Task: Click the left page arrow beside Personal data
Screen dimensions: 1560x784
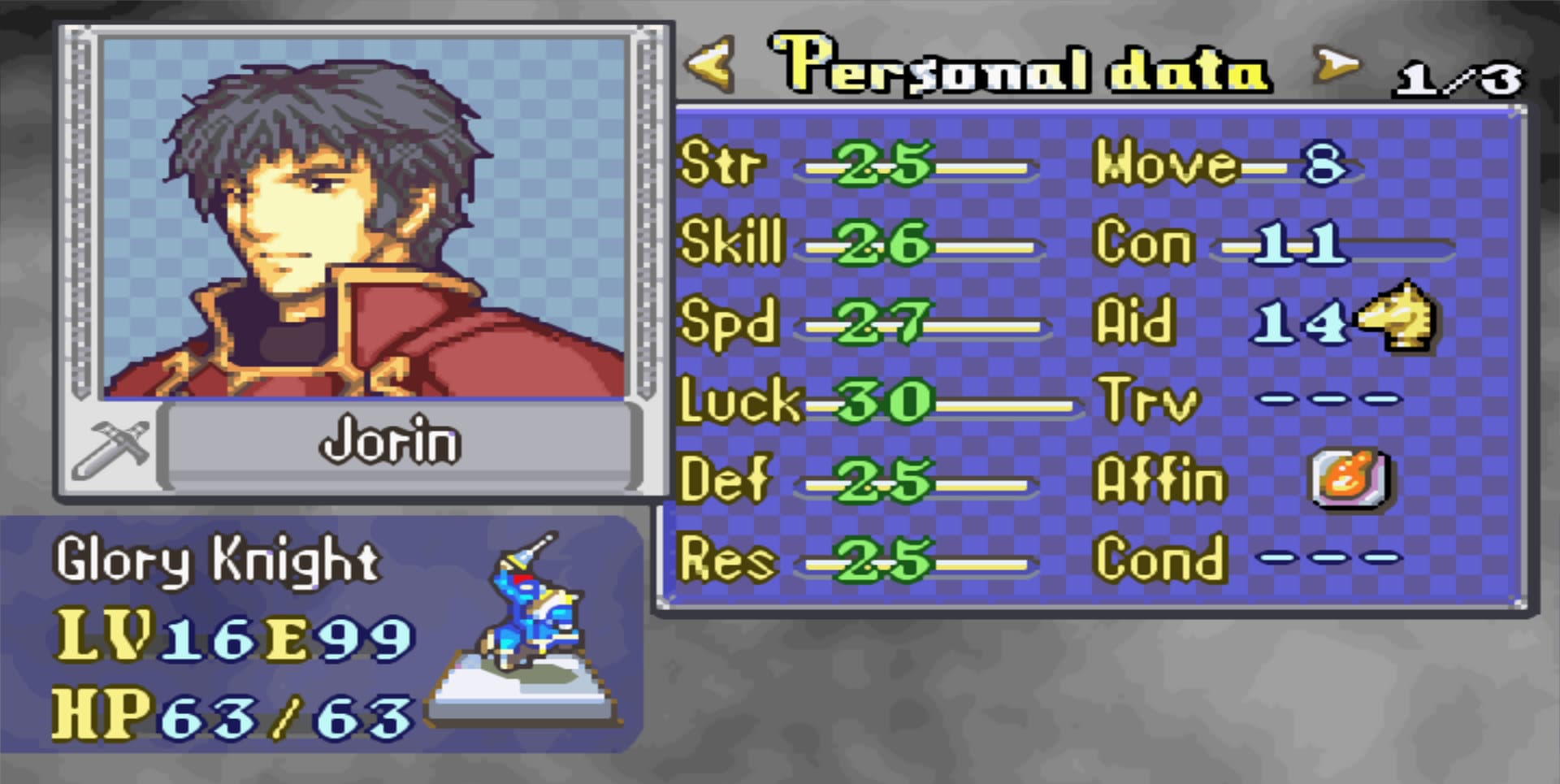Action: 711,65
